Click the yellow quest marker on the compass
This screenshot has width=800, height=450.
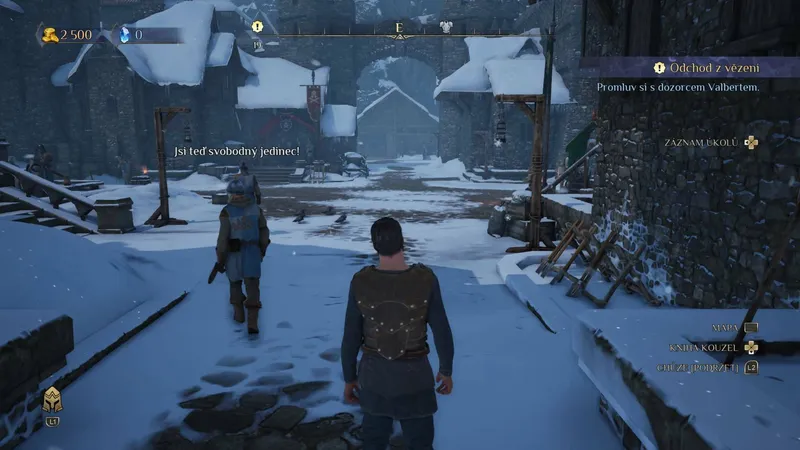(x=258, y=27)
